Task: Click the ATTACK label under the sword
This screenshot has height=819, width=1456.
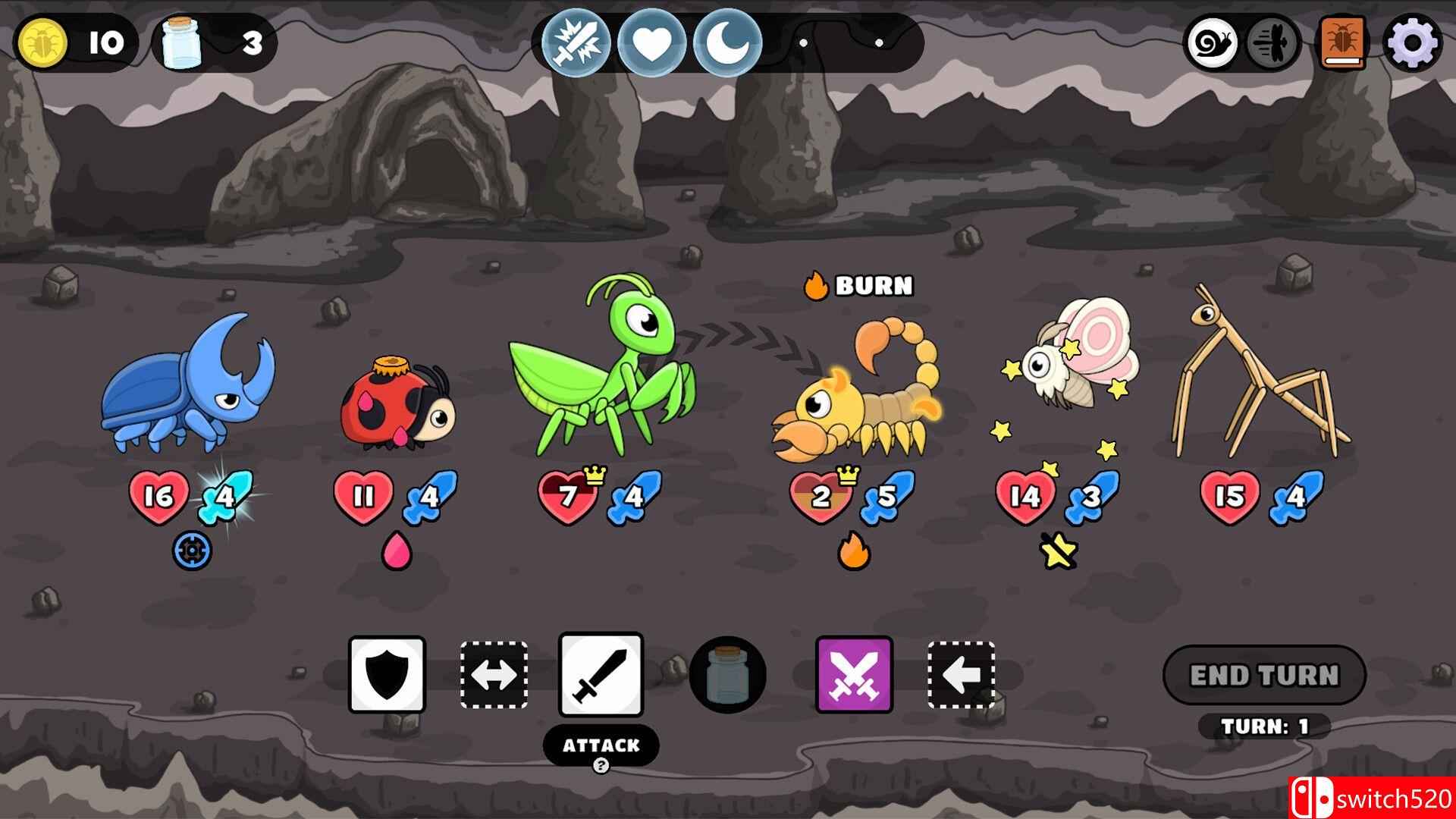Action: pyautogui.click(x=600, y=745)
